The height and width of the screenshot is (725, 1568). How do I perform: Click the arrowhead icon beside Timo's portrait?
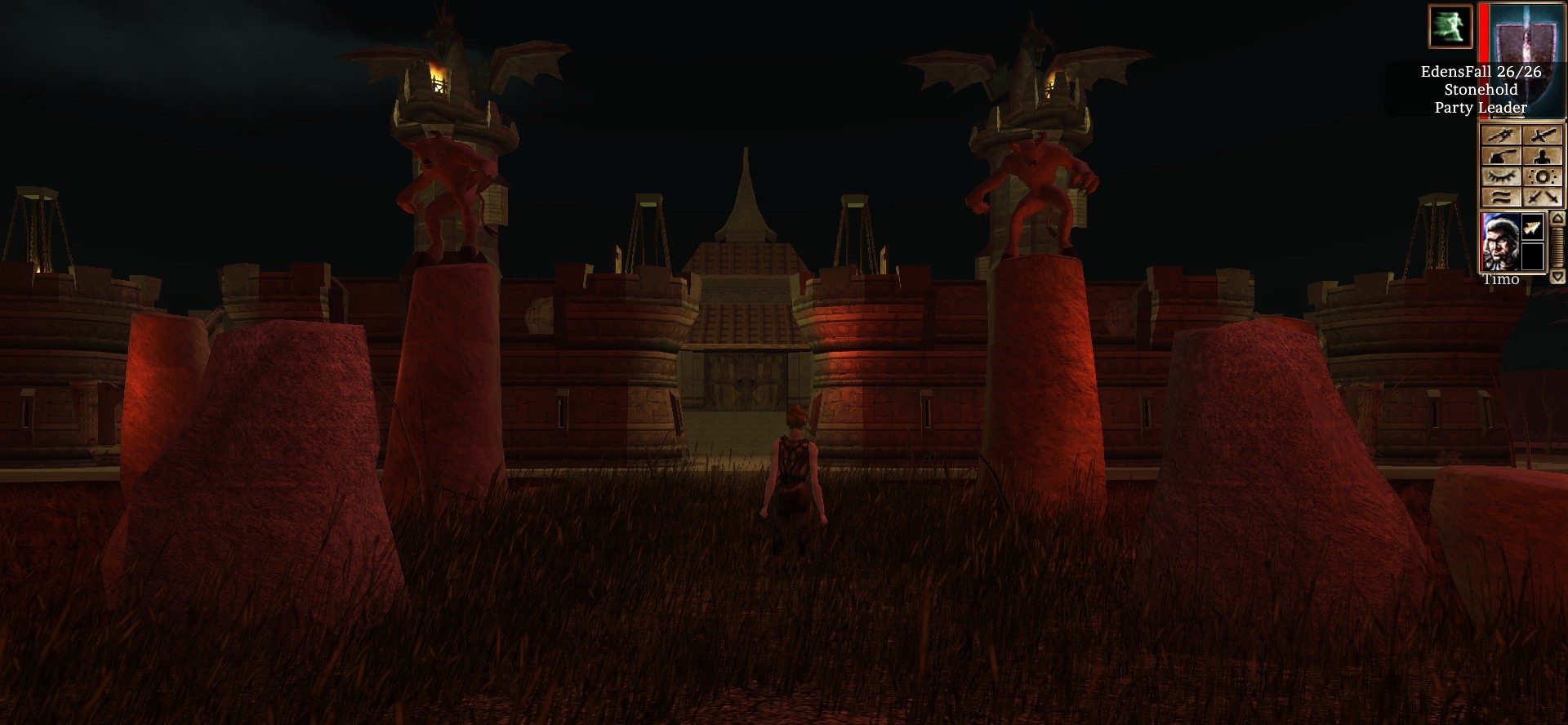(1533, 228)
